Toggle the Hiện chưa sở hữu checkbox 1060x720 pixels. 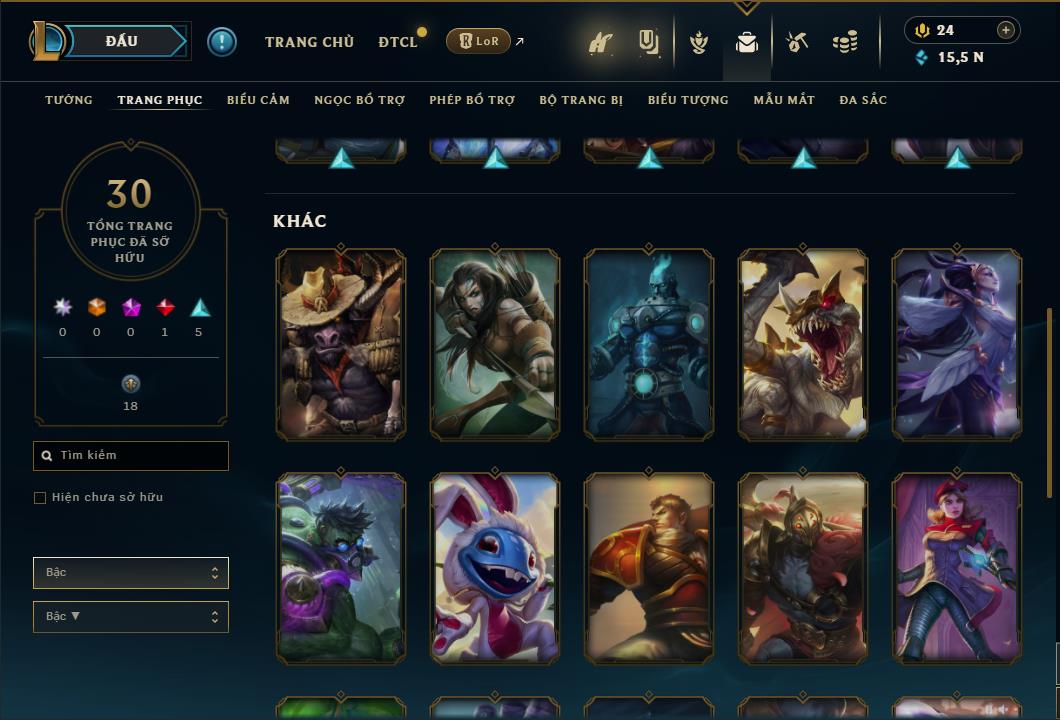pyautogui.click(x=40, y=498)
